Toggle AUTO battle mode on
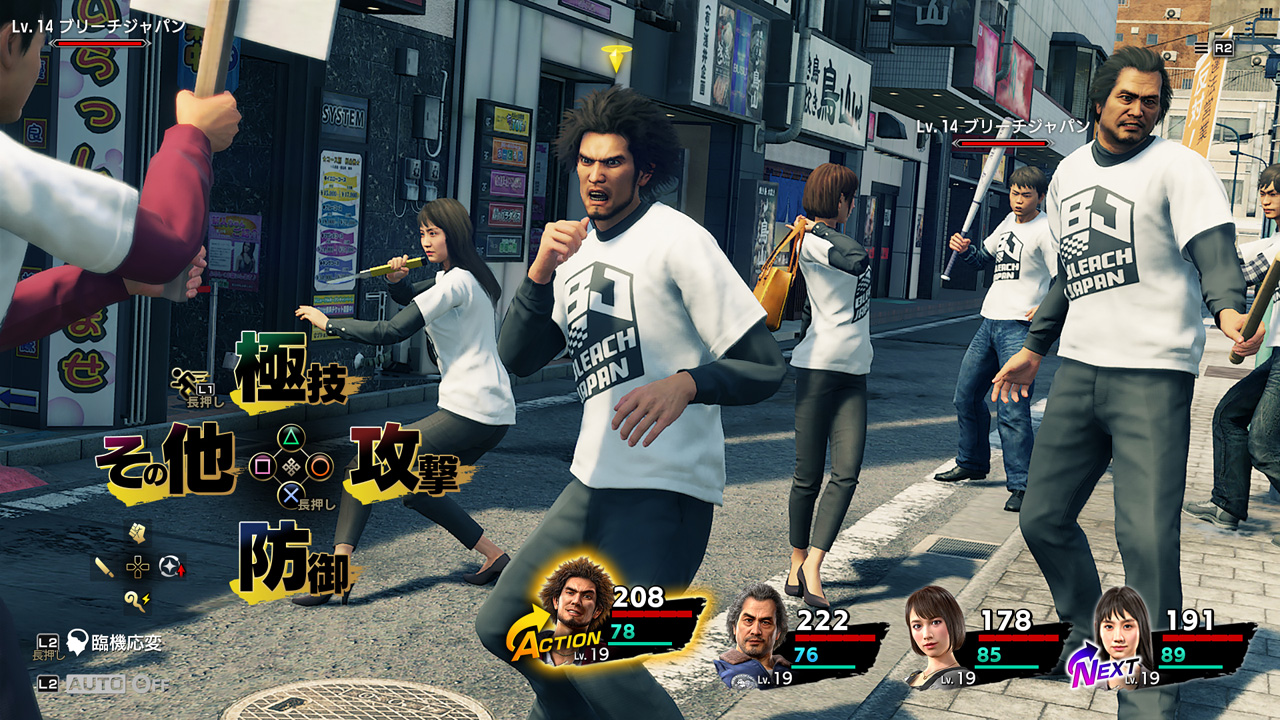1280x720 pixels. [x=96, y=684]
